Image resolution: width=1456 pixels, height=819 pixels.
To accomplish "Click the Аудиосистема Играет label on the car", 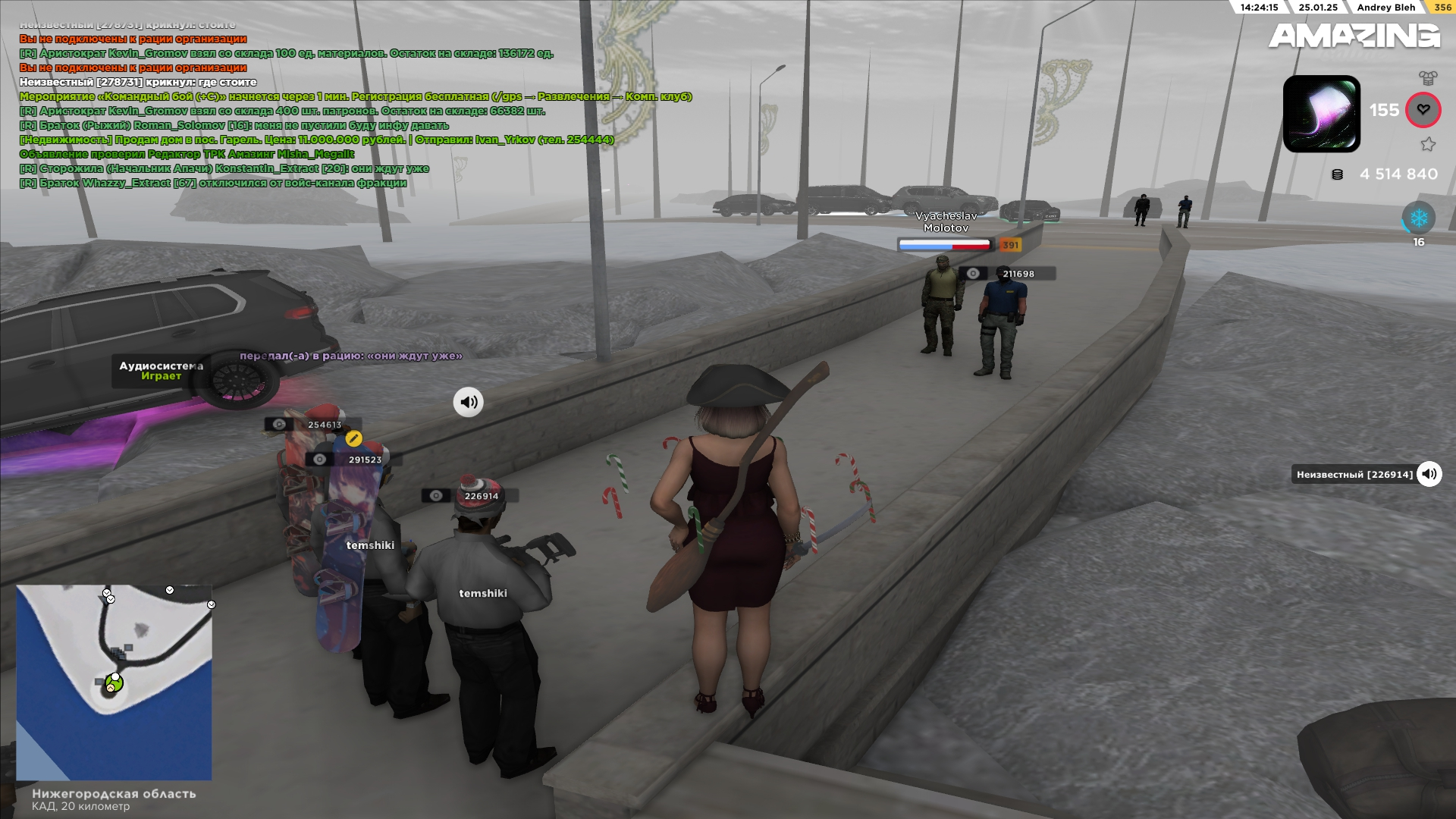I will [161, 371].
